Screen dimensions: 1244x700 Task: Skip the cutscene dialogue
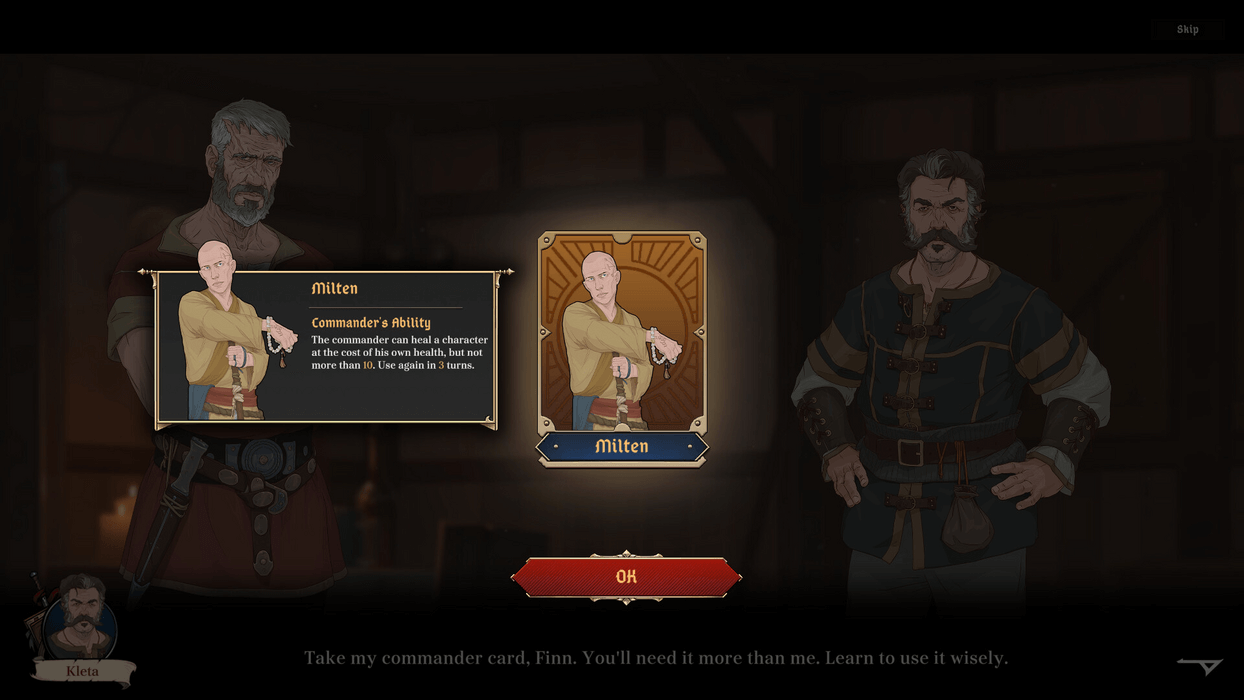click(1187, 29)
